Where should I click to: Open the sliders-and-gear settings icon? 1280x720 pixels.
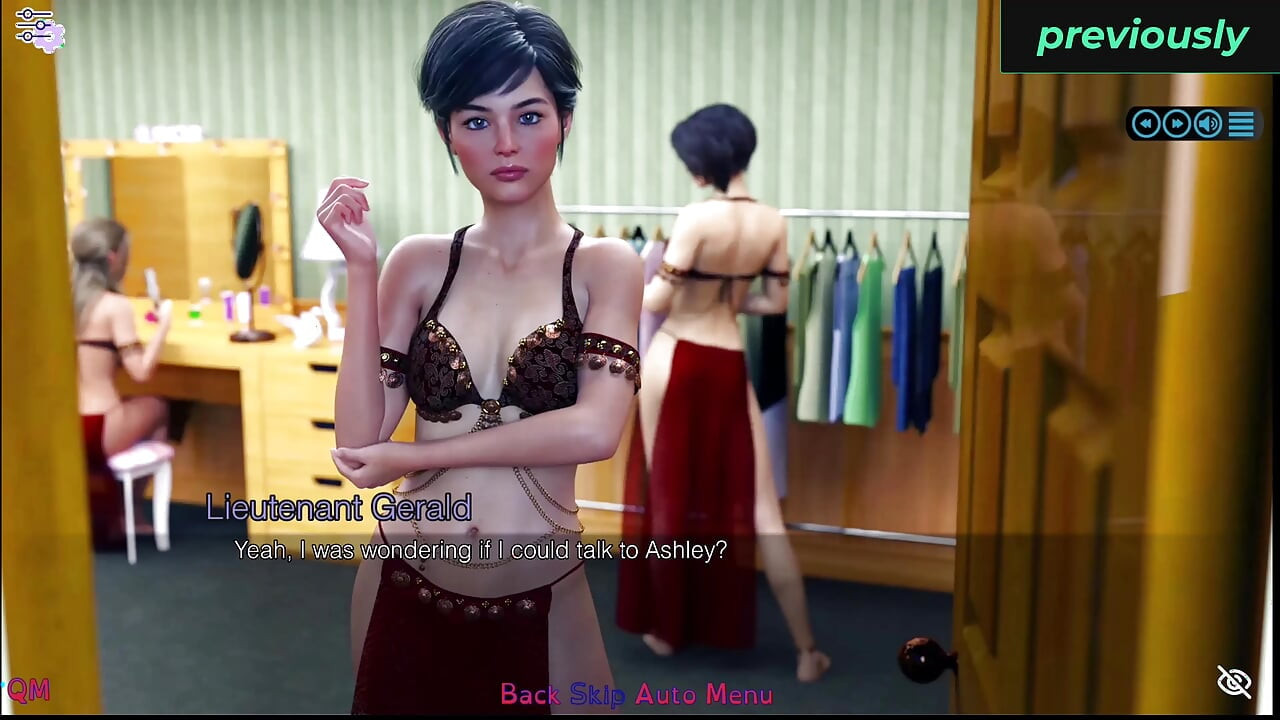point(39,28)
